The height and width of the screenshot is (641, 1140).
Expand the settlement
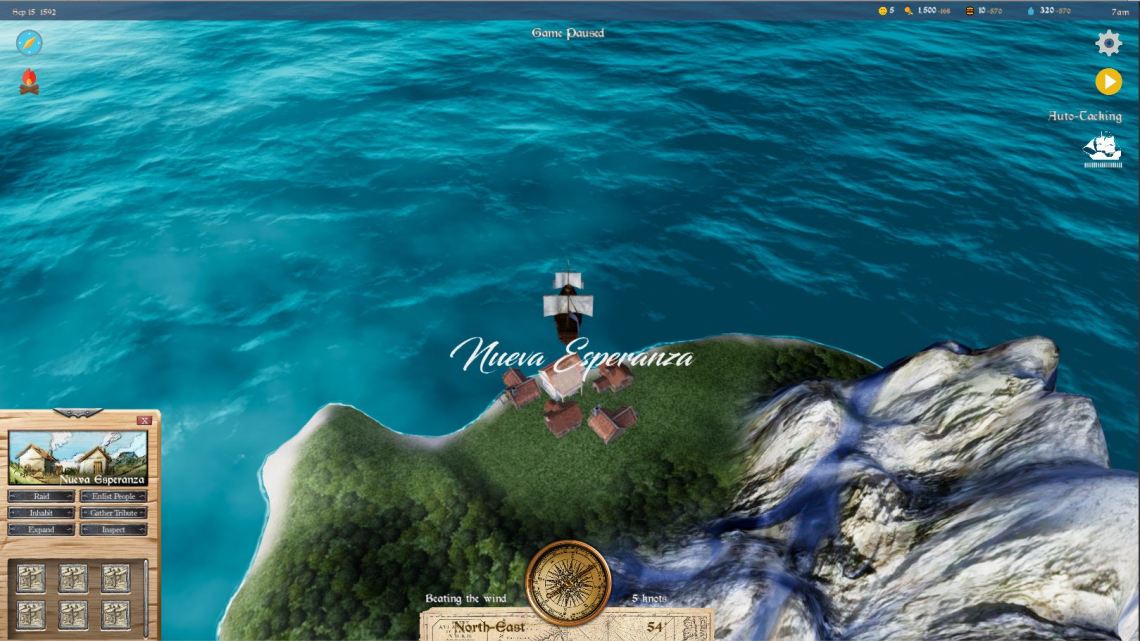(x=41, y=530)
